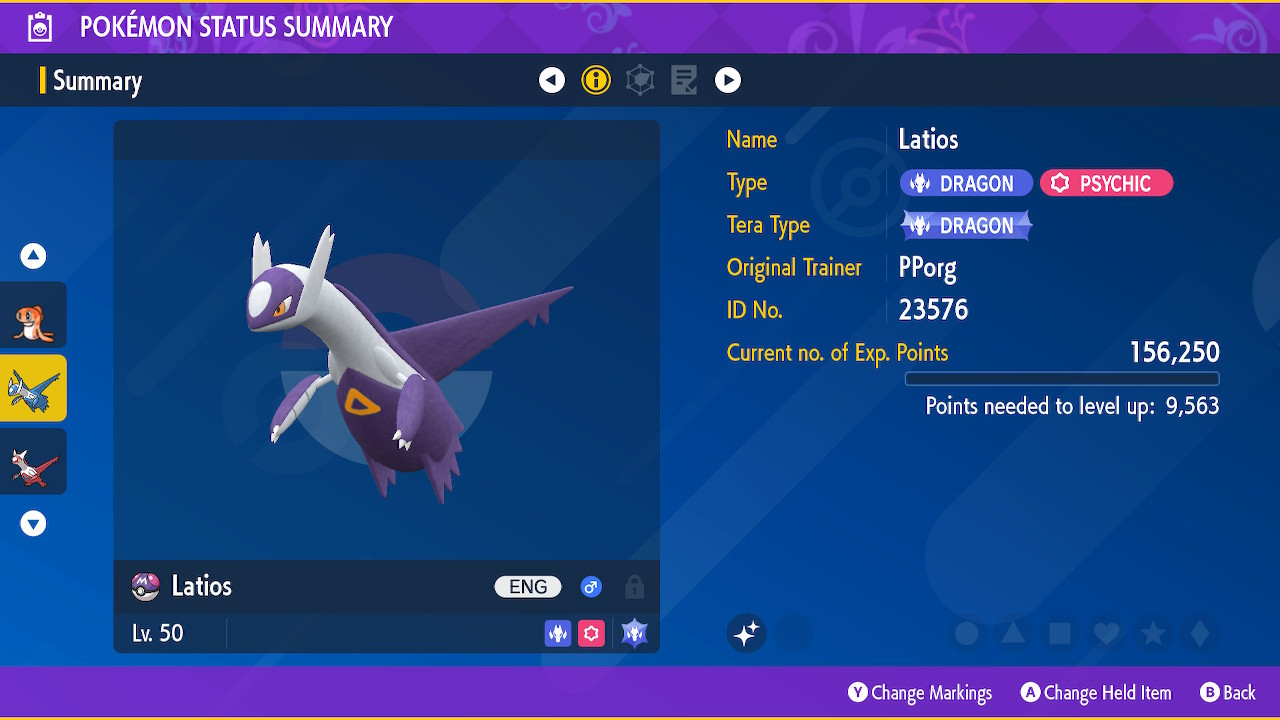Toggle the star marking
1280x720 pixels.
(1153, 633)
